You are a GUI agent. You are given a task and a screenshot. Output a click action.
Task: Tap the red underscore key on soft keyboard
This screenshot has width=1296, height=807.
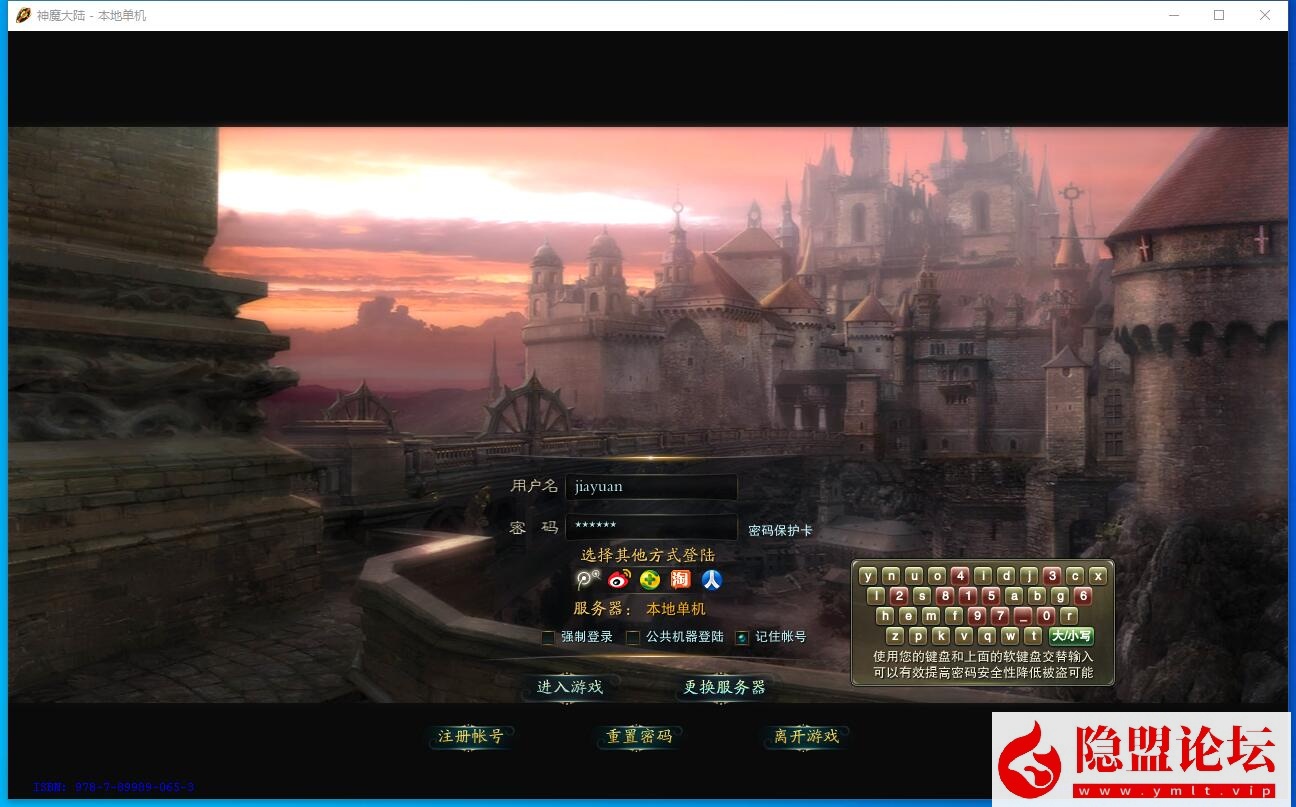coord(1023,616)
